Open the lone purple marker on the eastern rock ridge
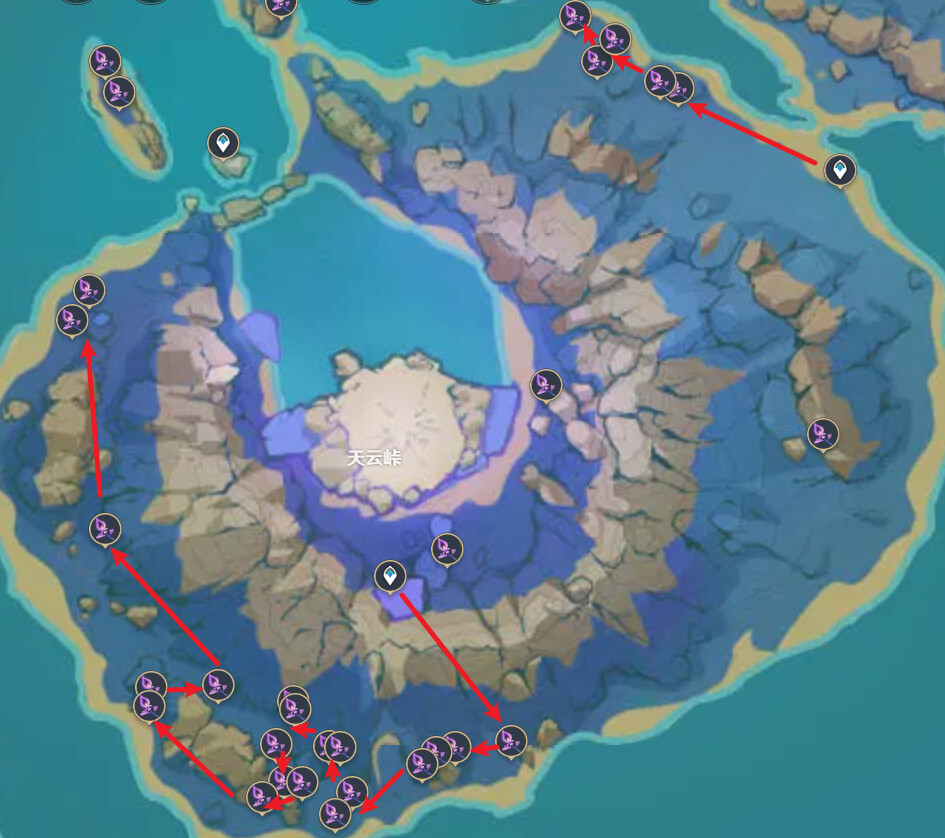The image size is (945, 838). [x=823, y=434]
